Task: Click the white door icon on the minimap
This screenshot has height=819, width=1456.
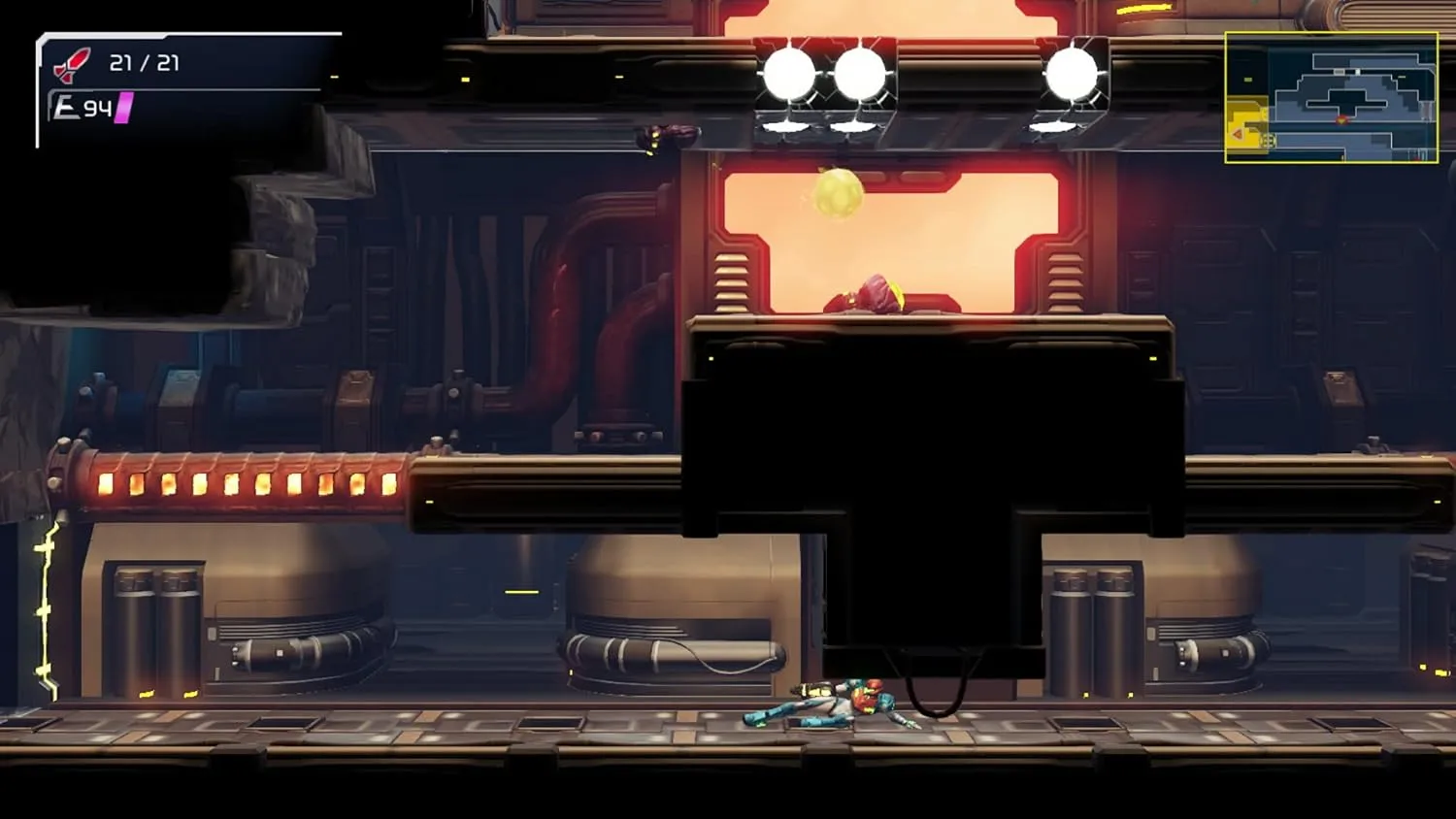Action: click(1357, 72)
